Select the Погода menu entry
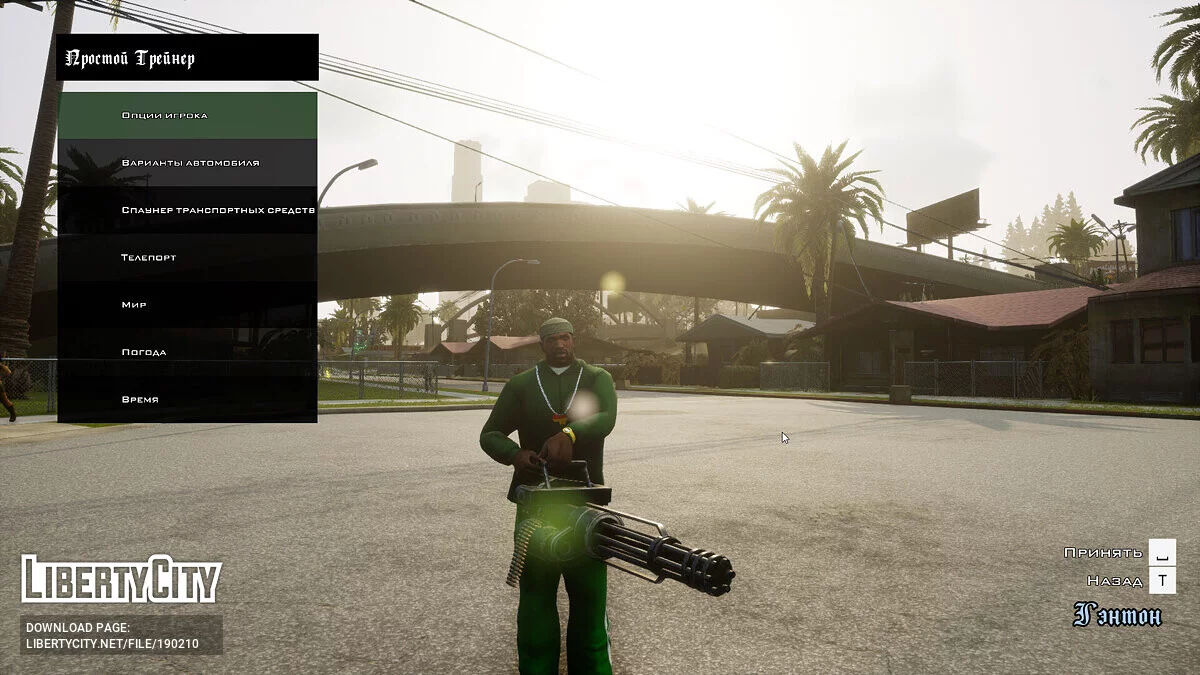 point(187,352)
